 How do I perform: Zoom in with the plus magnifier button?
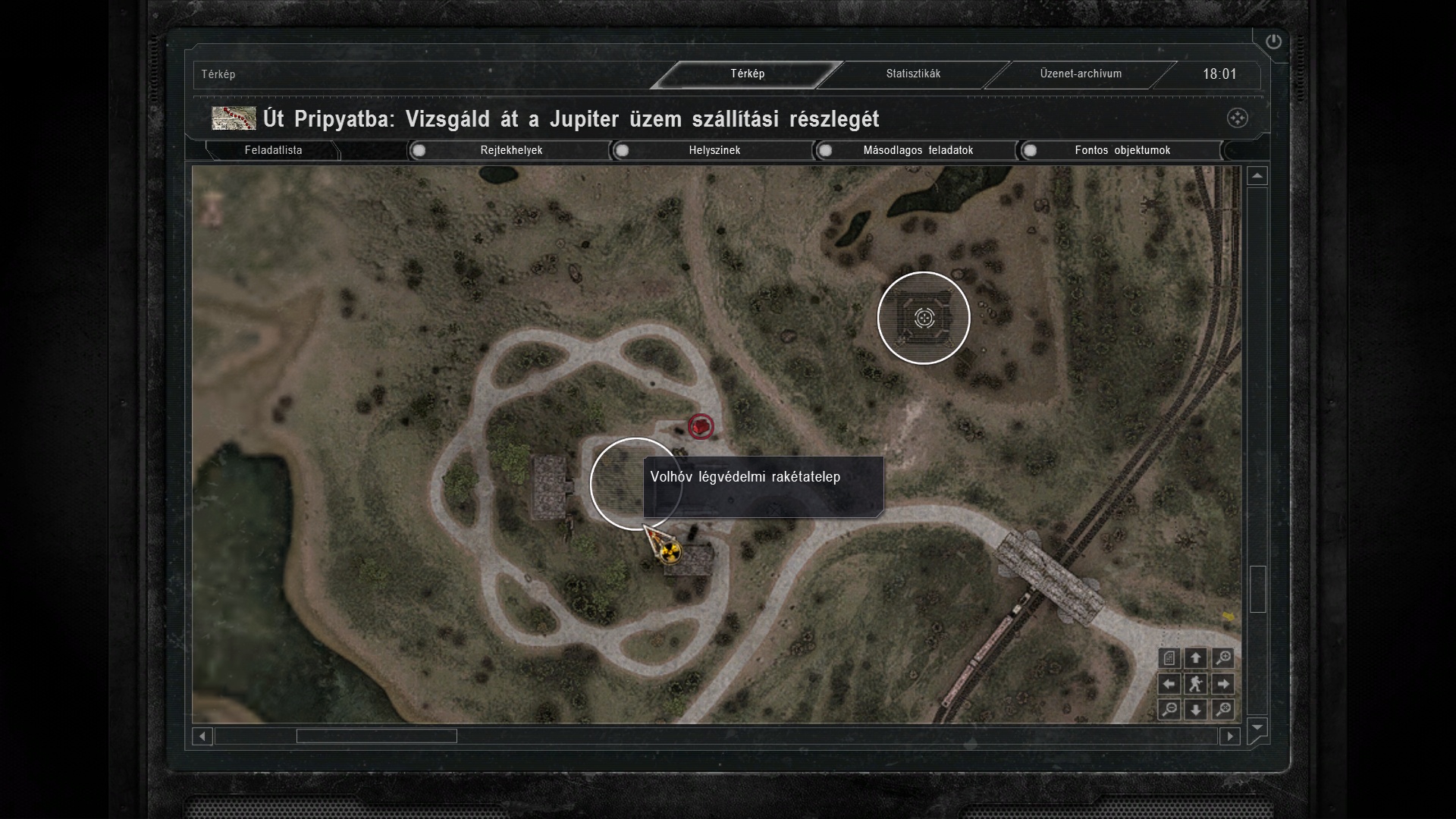[x=1222, y=658]
